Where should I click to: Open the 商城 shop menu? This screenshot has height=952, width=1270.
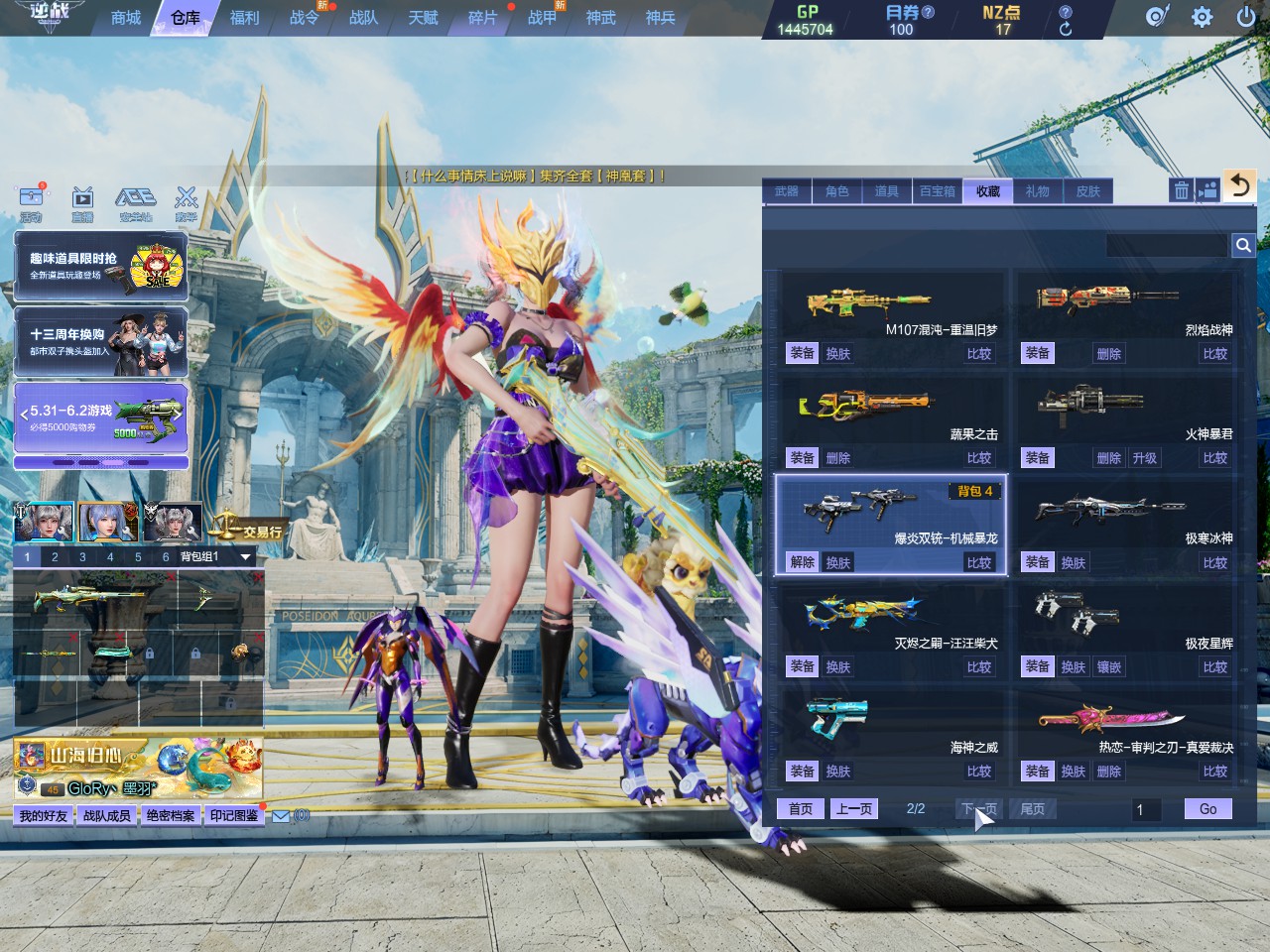[x=126, y=18]
